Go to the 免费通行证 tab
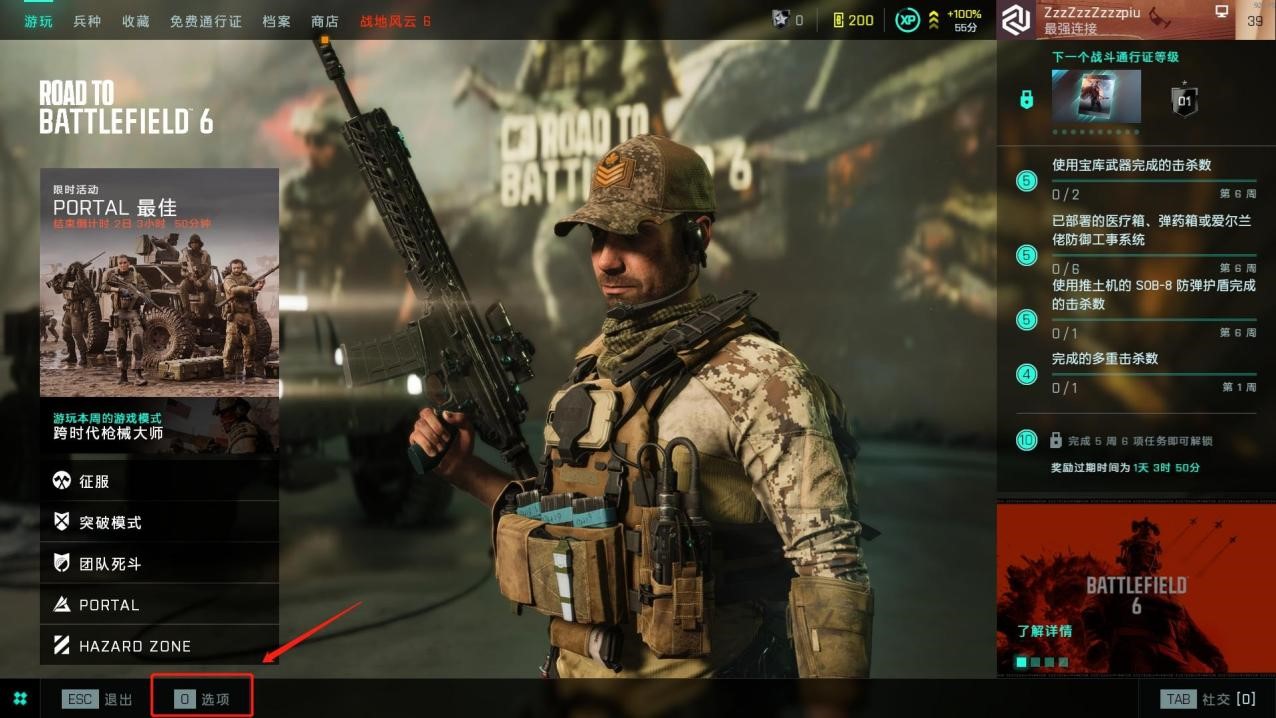 pos(205,21)
